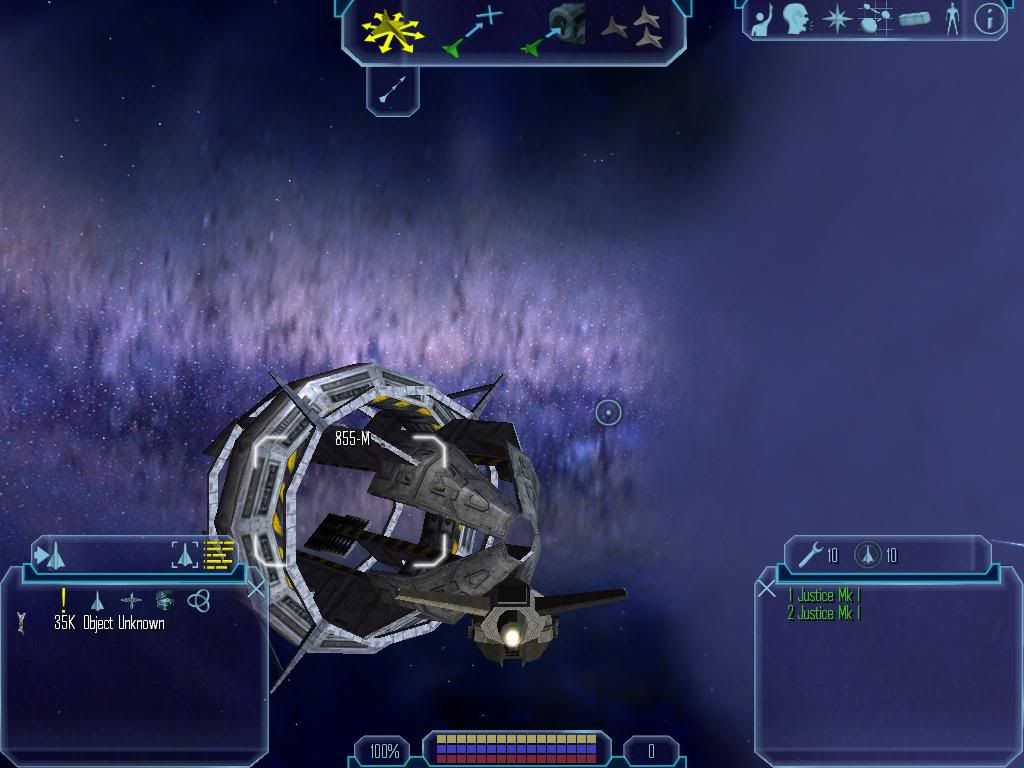1024x768 pixels.
Task: Click the flat cargo block icon
Action: pos(915,19)
